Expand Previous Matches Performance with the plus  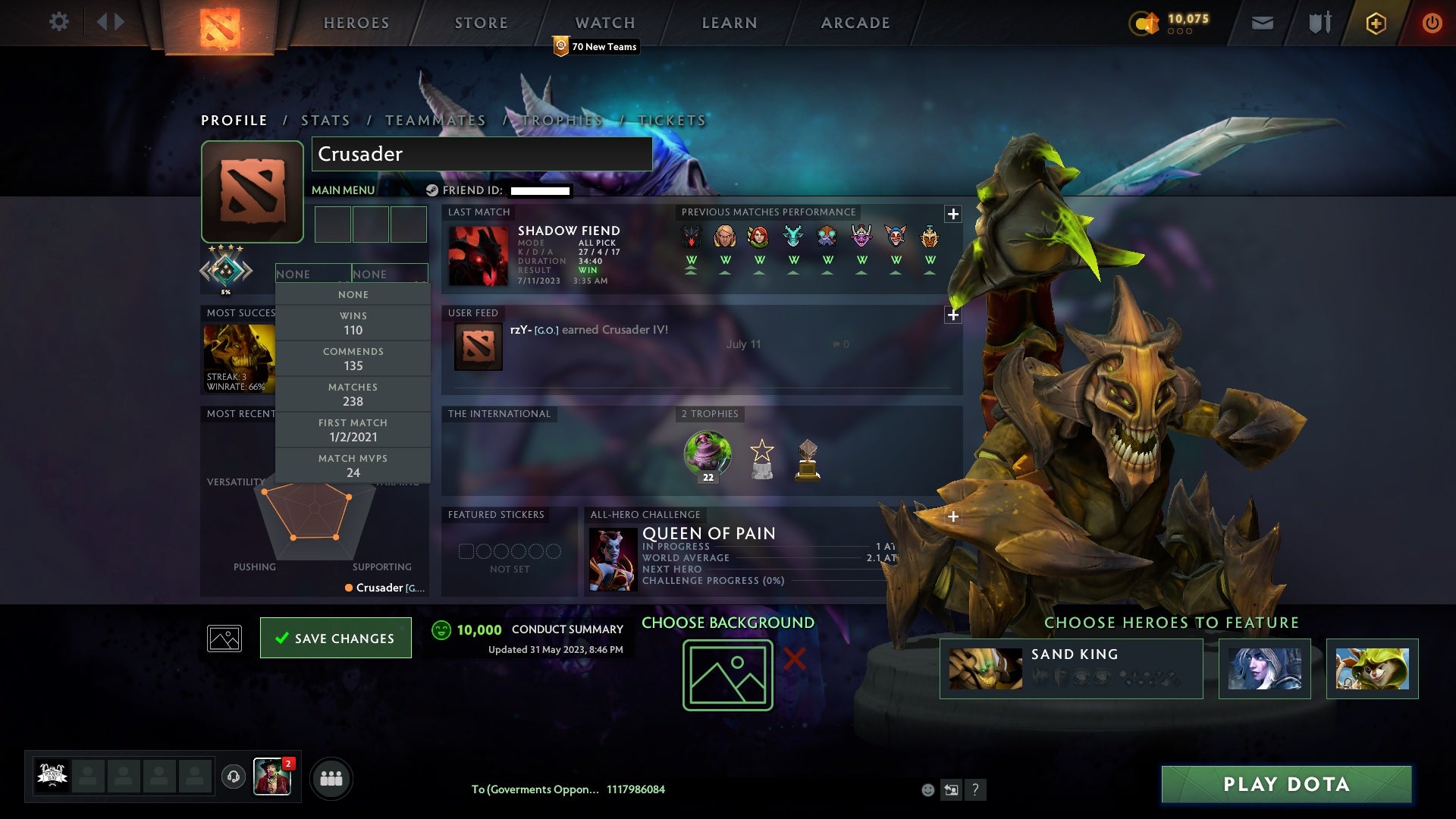pyautogui.click(x=953, y=215)
